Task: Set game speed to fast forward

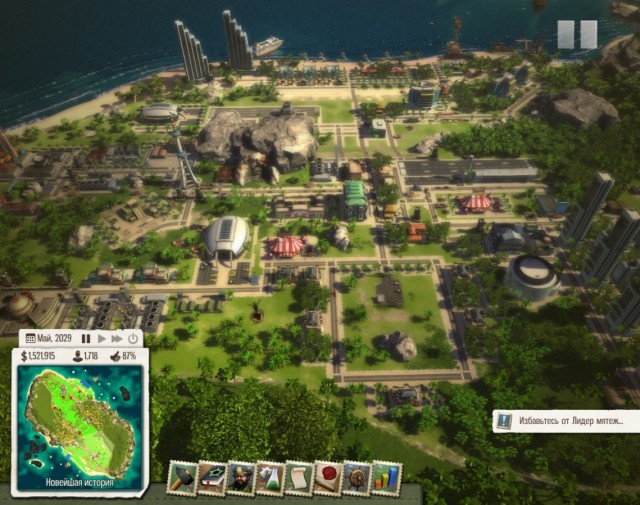Action: coord(117,339)
